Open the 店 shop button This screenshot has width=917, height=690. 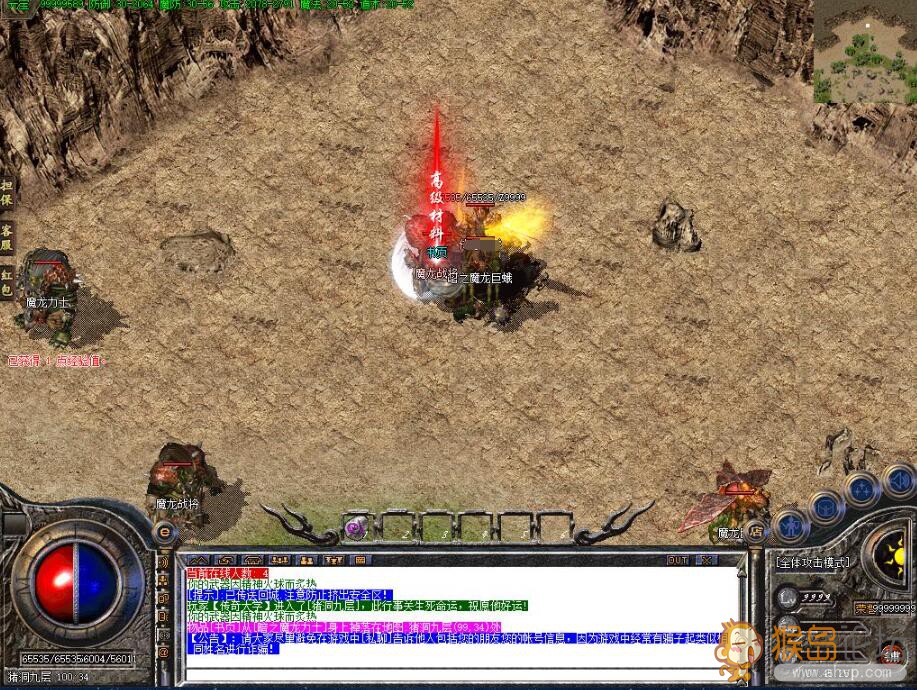tap(757, 533)
